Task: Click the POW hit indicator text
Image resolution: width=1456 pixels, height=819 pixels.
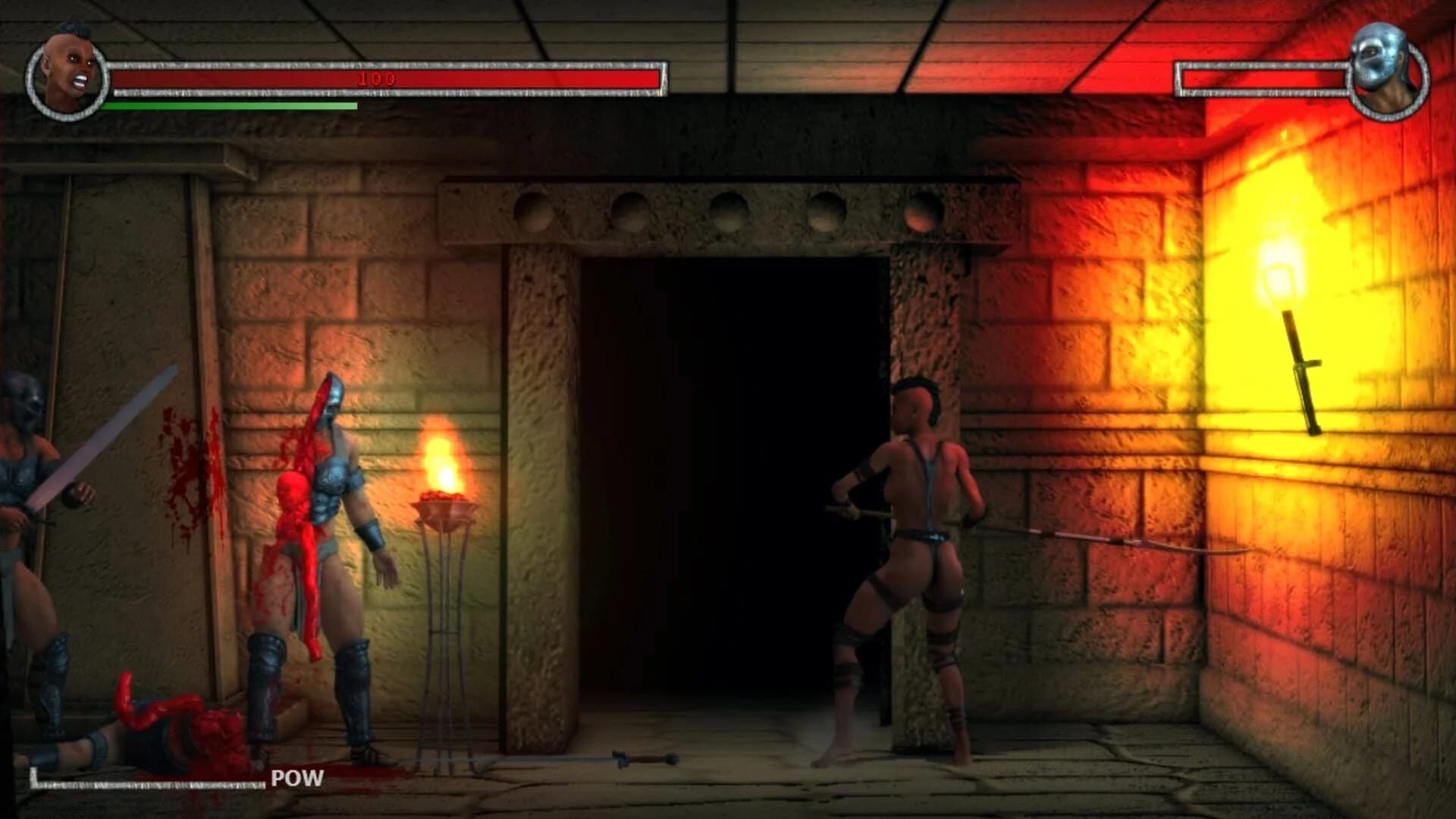Action: click(296, 777)
